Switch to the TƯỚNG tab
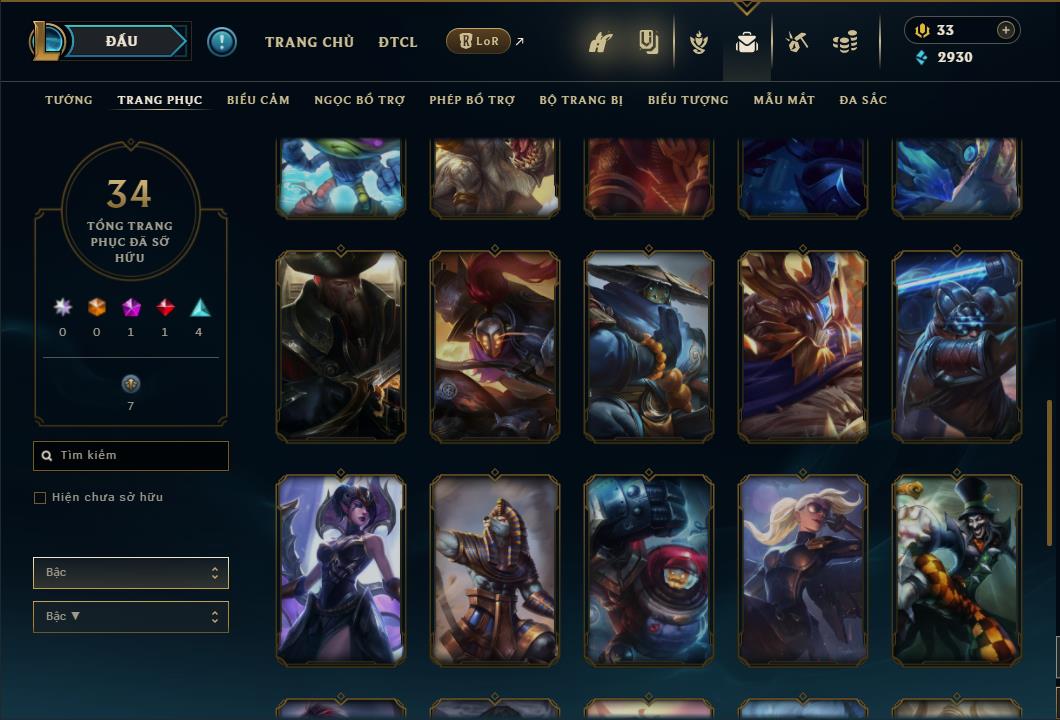The image size is (1060, 720). click(x=69, y=100)
